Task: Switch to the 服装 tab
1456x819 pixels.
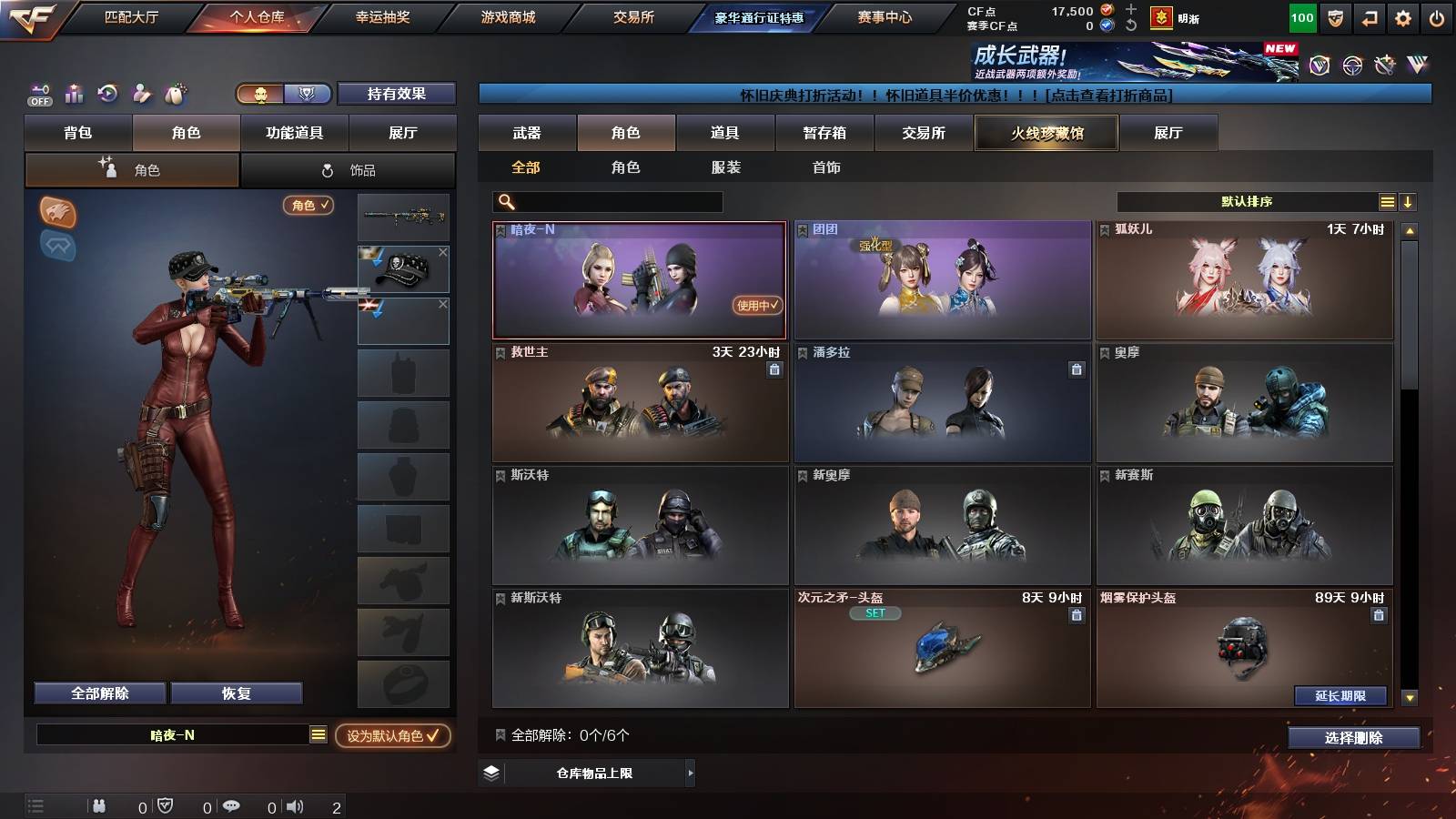Action: tap(727, 167)
